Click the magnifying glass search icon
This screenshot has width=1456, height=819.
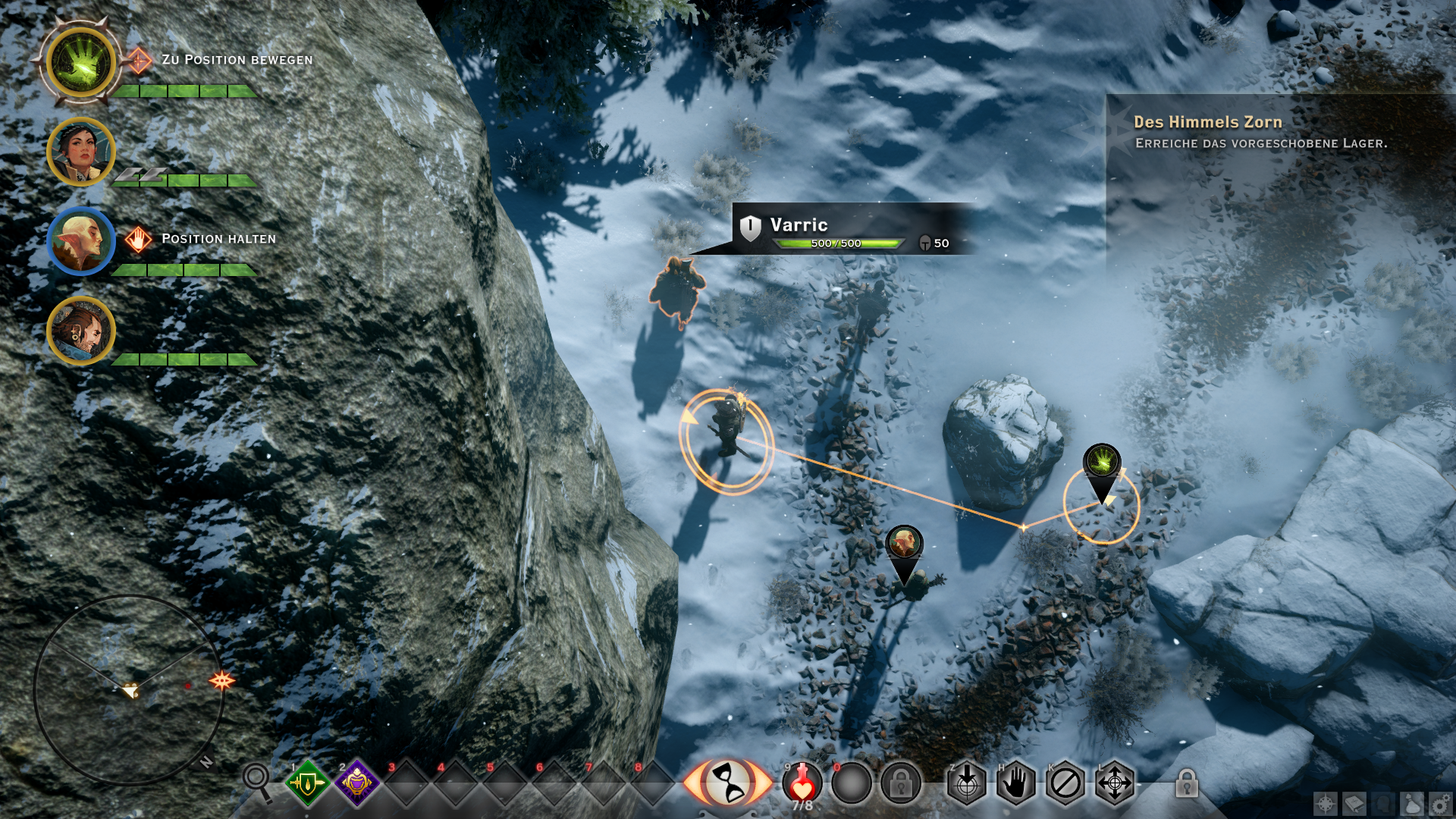(256, 780)
